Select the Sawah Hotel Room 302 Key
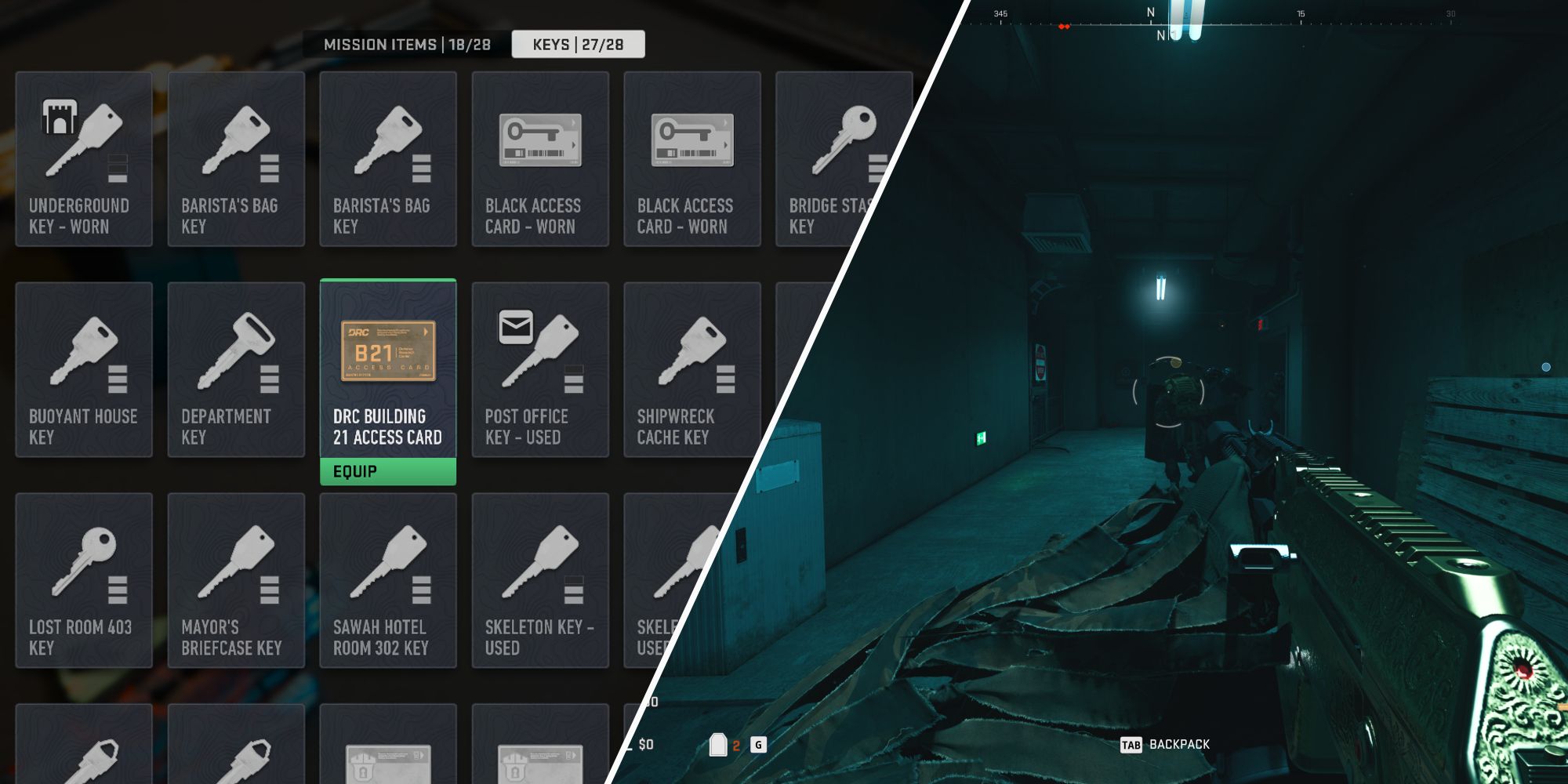Screen dimensions: 1568x784 (x=387, y=580)
